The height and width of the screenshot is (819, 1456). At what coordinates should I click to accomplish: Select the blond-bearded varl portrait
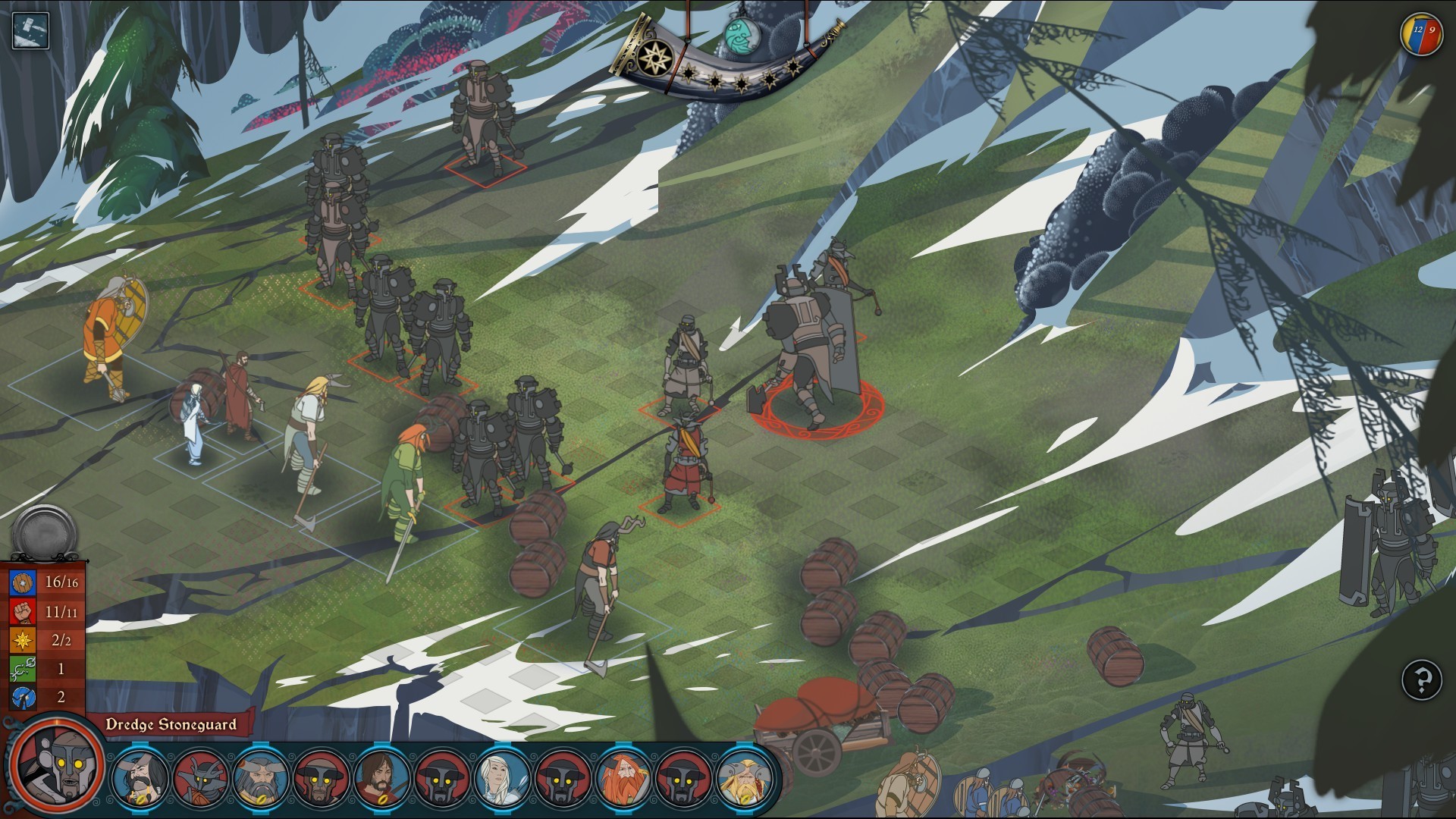coord(744,777)
